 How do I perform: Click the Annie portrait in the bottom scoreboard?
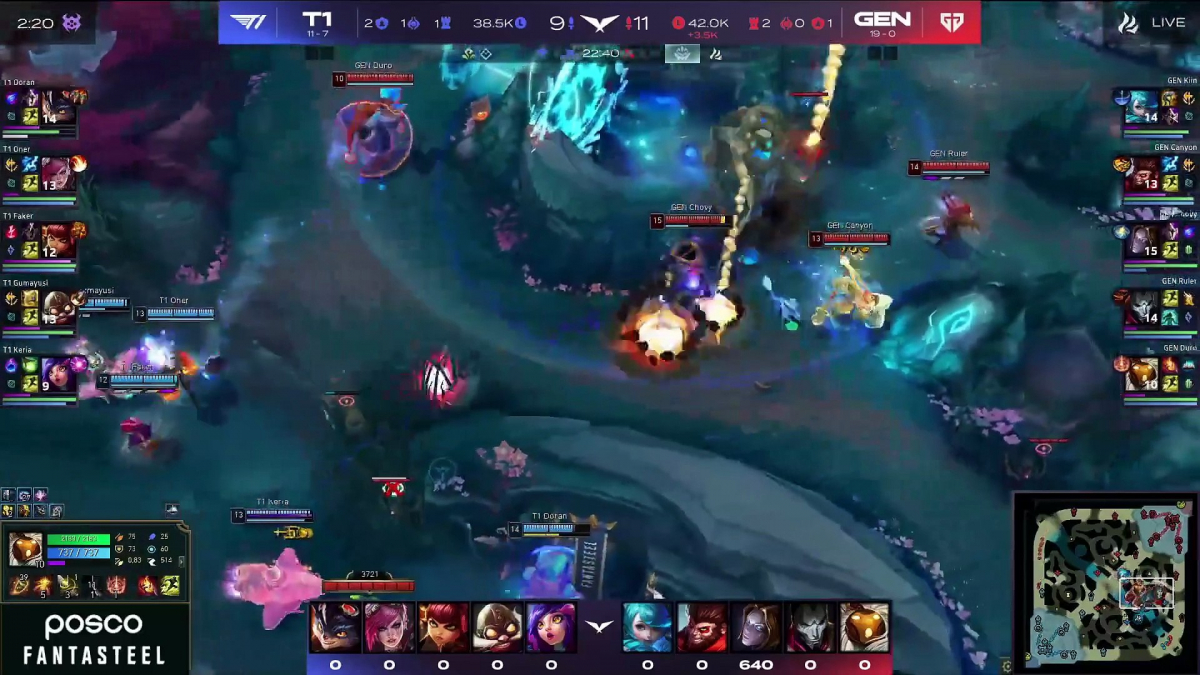point(442,627)
